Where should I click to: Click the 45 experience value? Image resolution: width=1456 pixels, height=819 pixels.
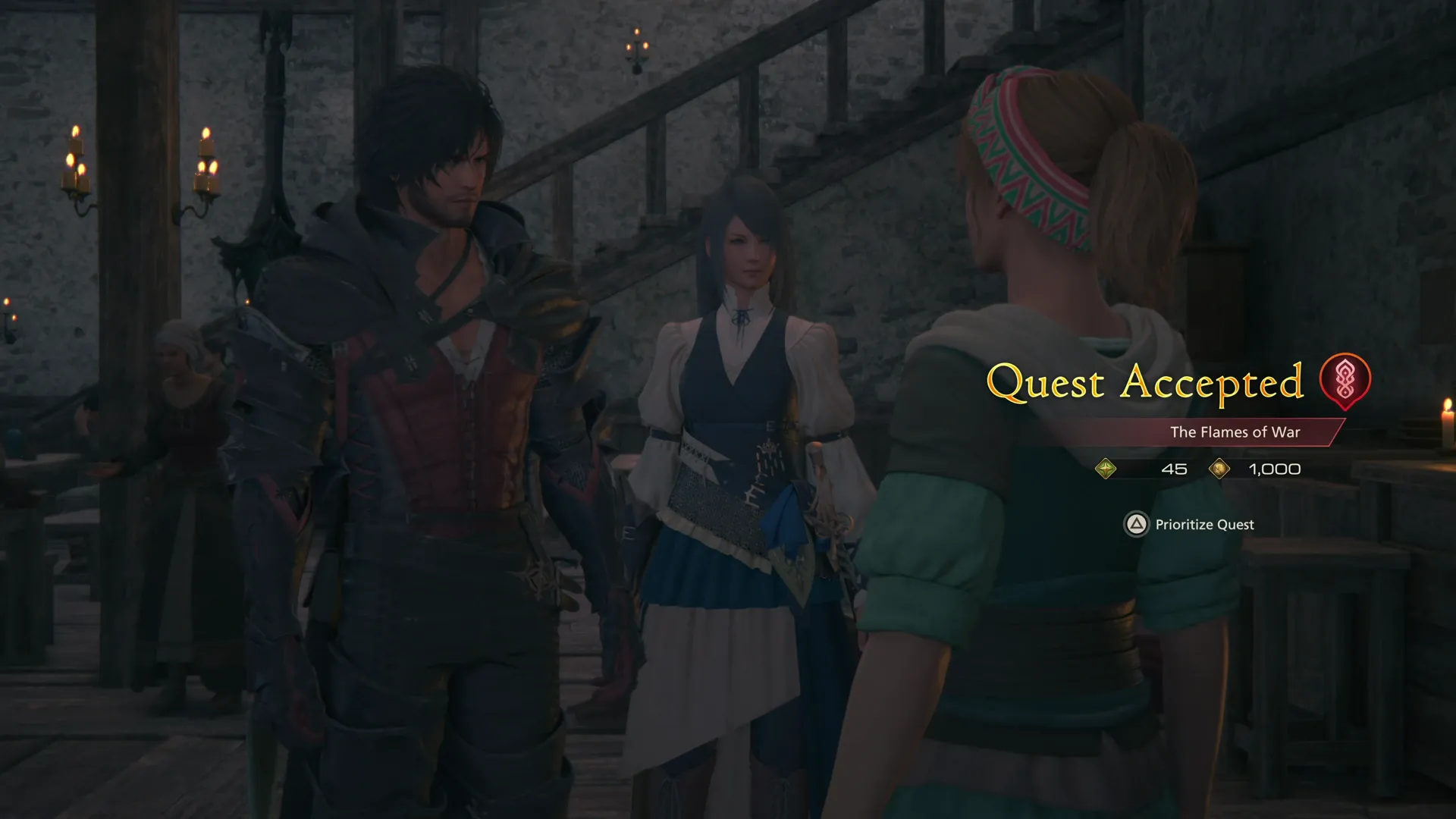1174,469
